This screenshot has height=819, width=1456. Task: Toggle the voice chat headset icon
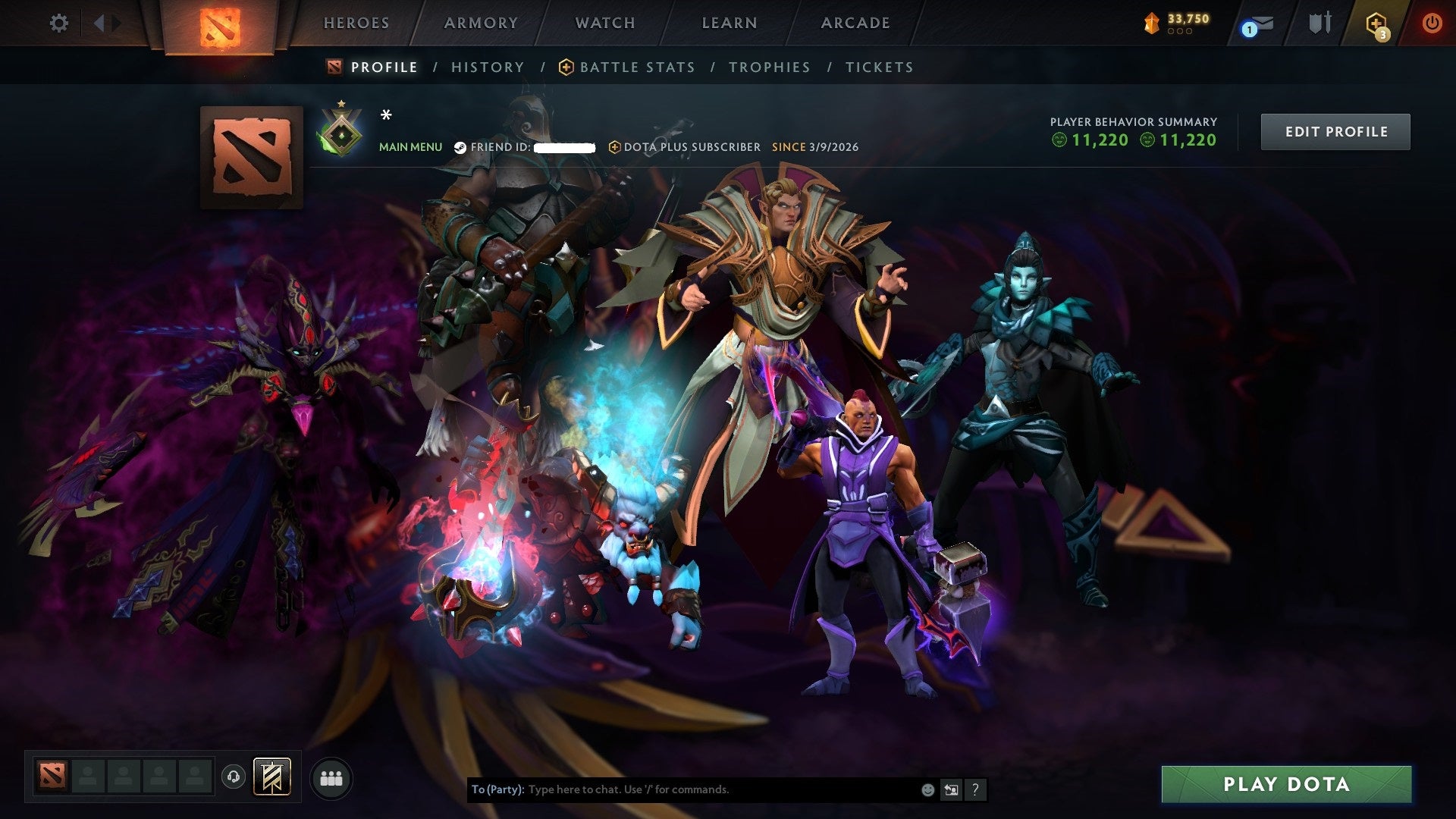[x=233, y=777]
